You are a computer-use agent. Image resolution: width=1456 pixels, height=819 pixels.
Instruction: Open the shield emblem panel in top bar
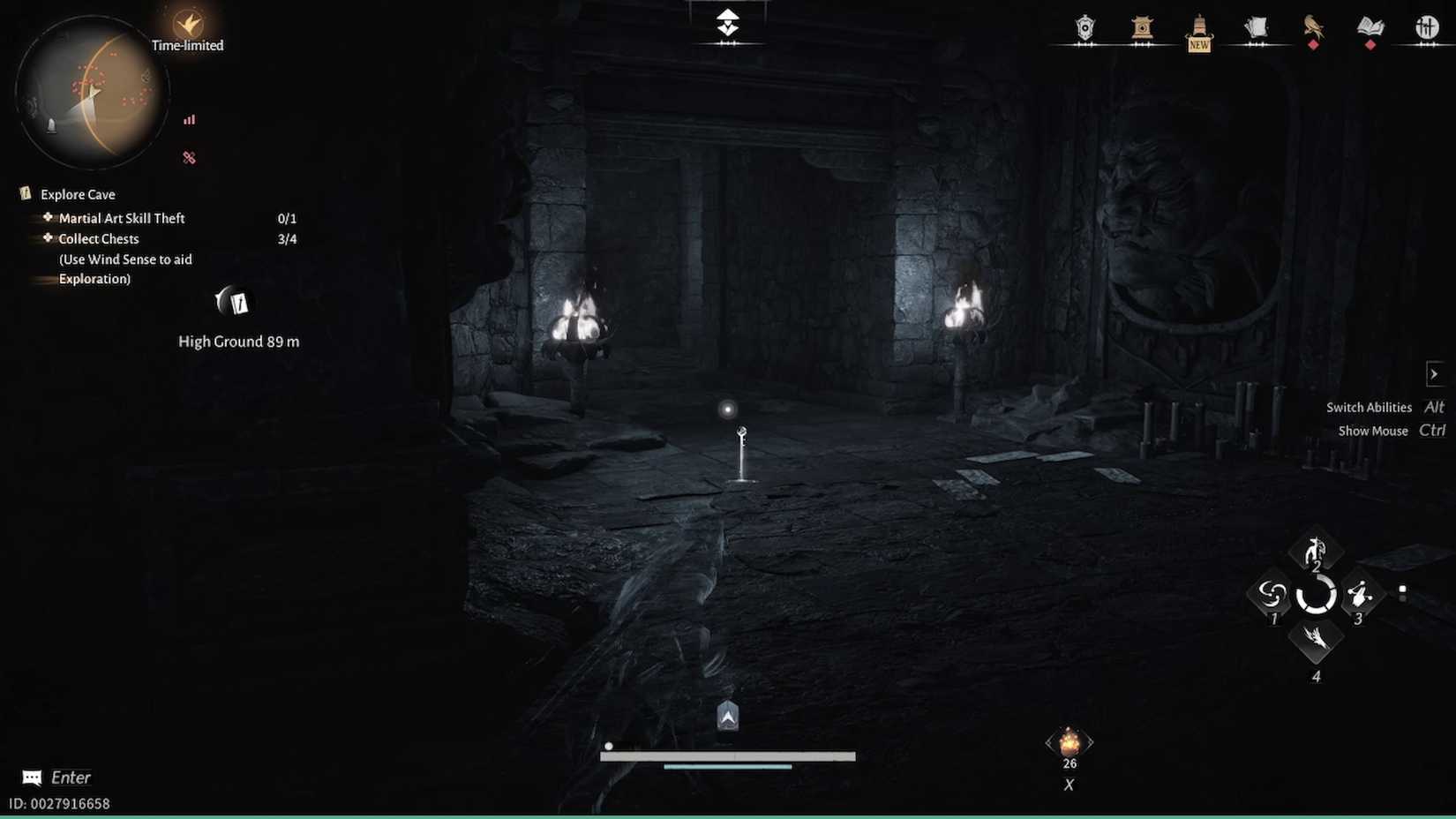click(x=1084, y=29)
